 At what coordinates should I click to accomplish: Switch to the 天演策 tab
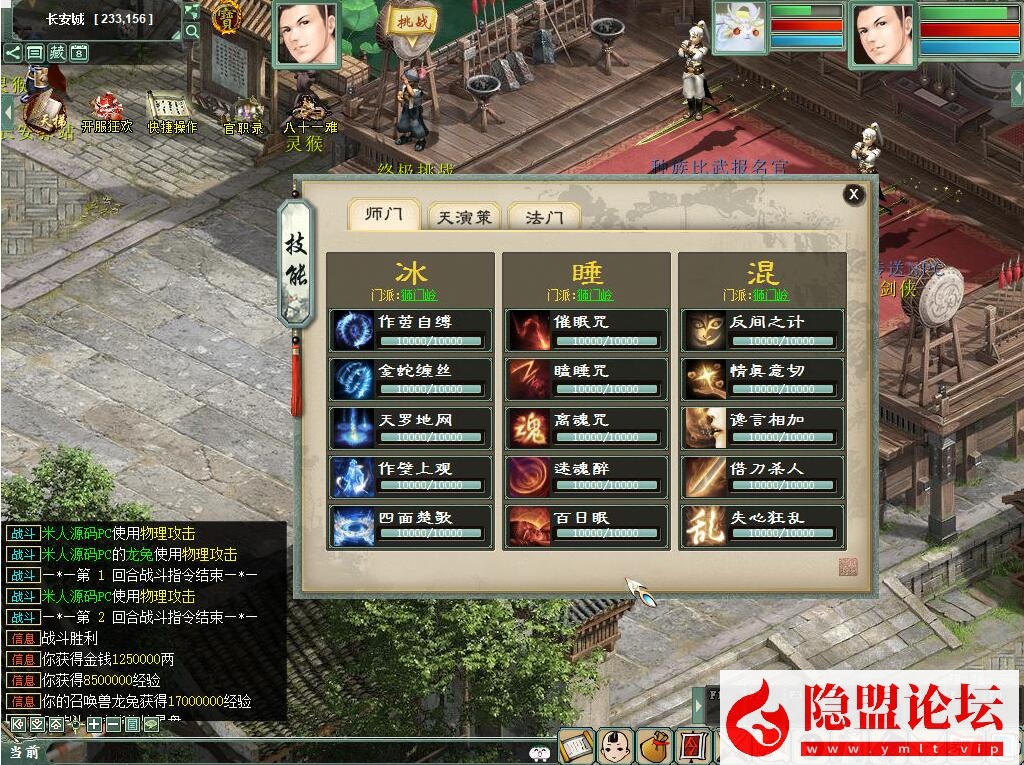(x=464, y=217)
